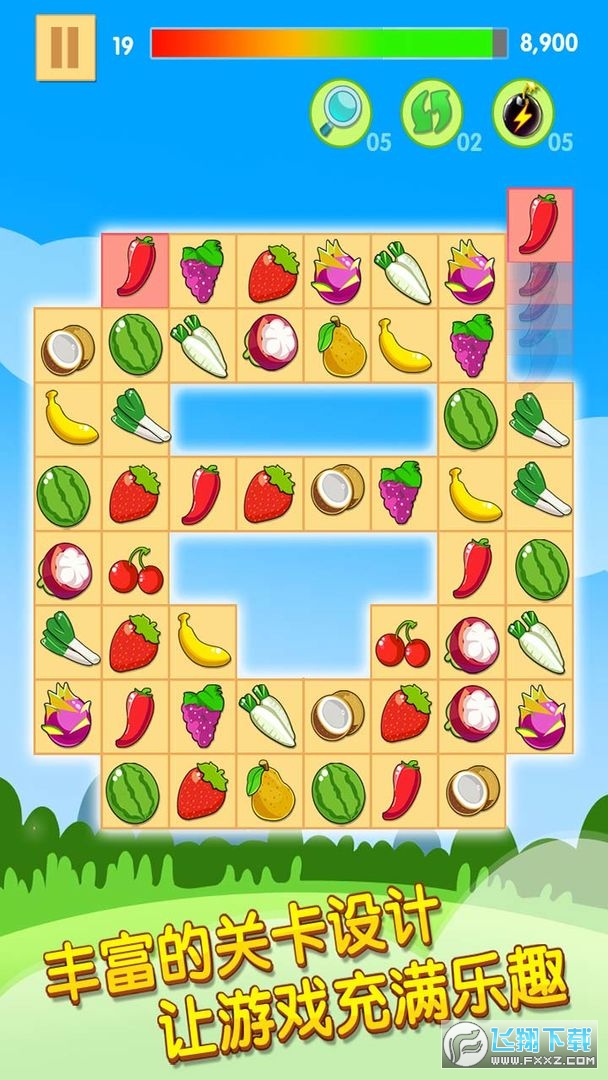The width and height of the screenshot is (608, 1080).
Task: Use the magnifying glass hint power-up
Action: (340, 112)
